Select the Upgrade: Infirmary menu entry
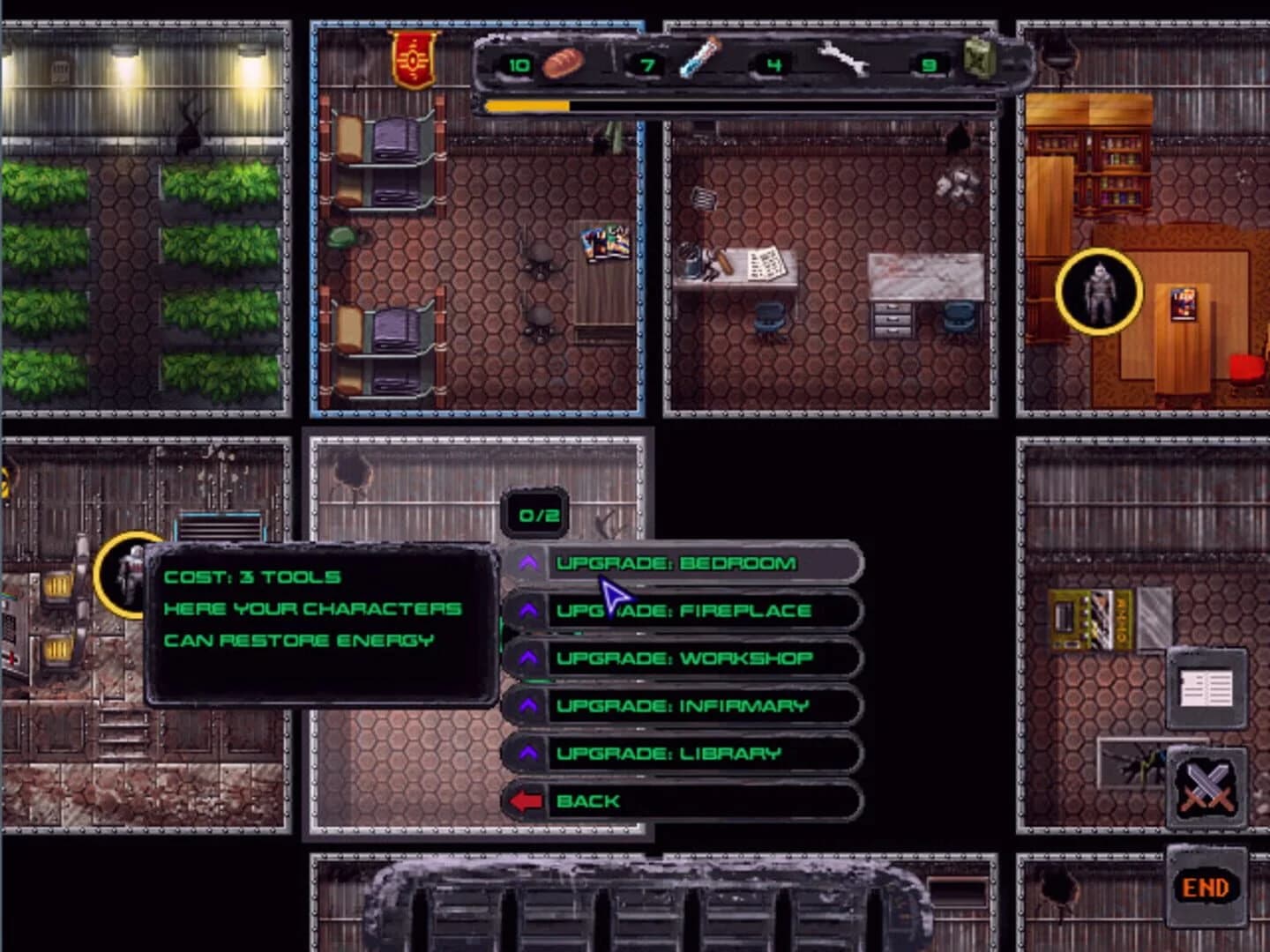Image resolution: width=1270 pixels, height=952 pixels. pos(682,705)
